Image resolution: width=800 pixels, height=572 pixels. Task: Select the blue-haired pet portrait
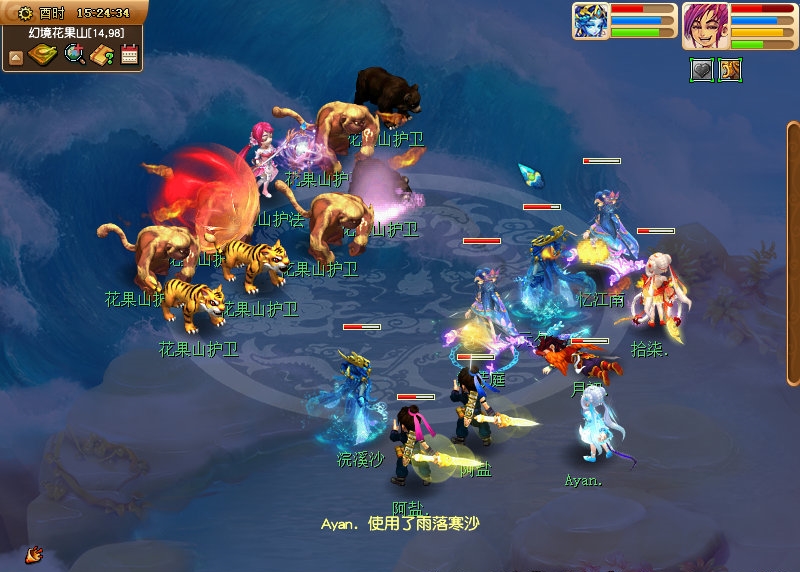590,21
